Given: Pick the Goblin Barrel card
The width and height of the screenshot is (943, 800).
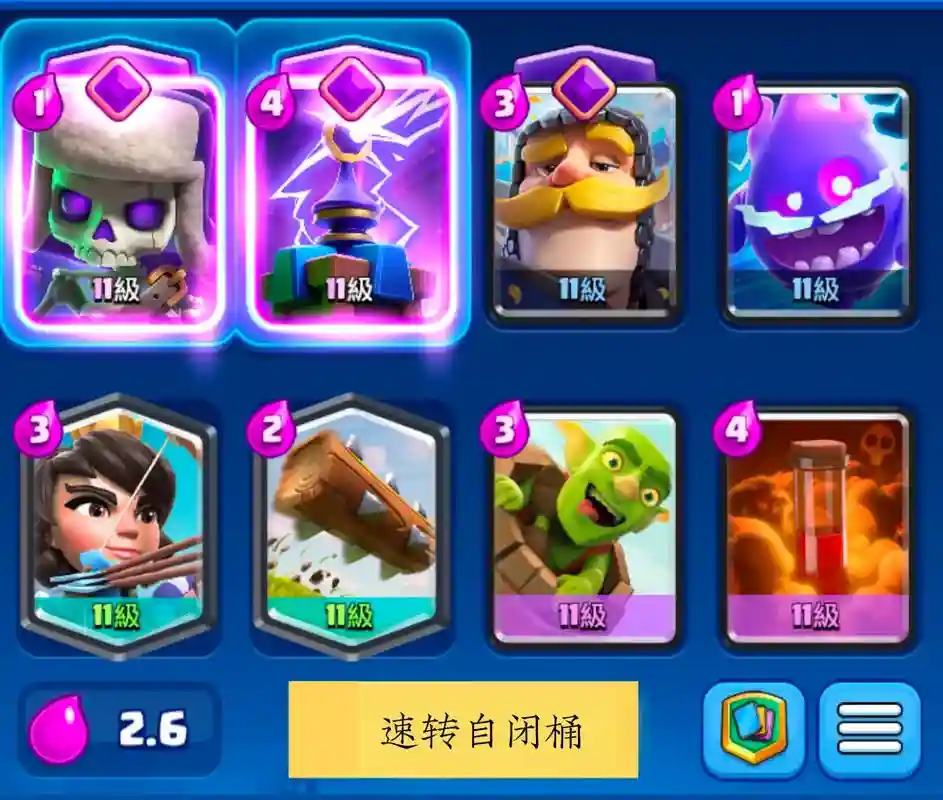Looking at the screenshot, I should [x=584, y=525].
